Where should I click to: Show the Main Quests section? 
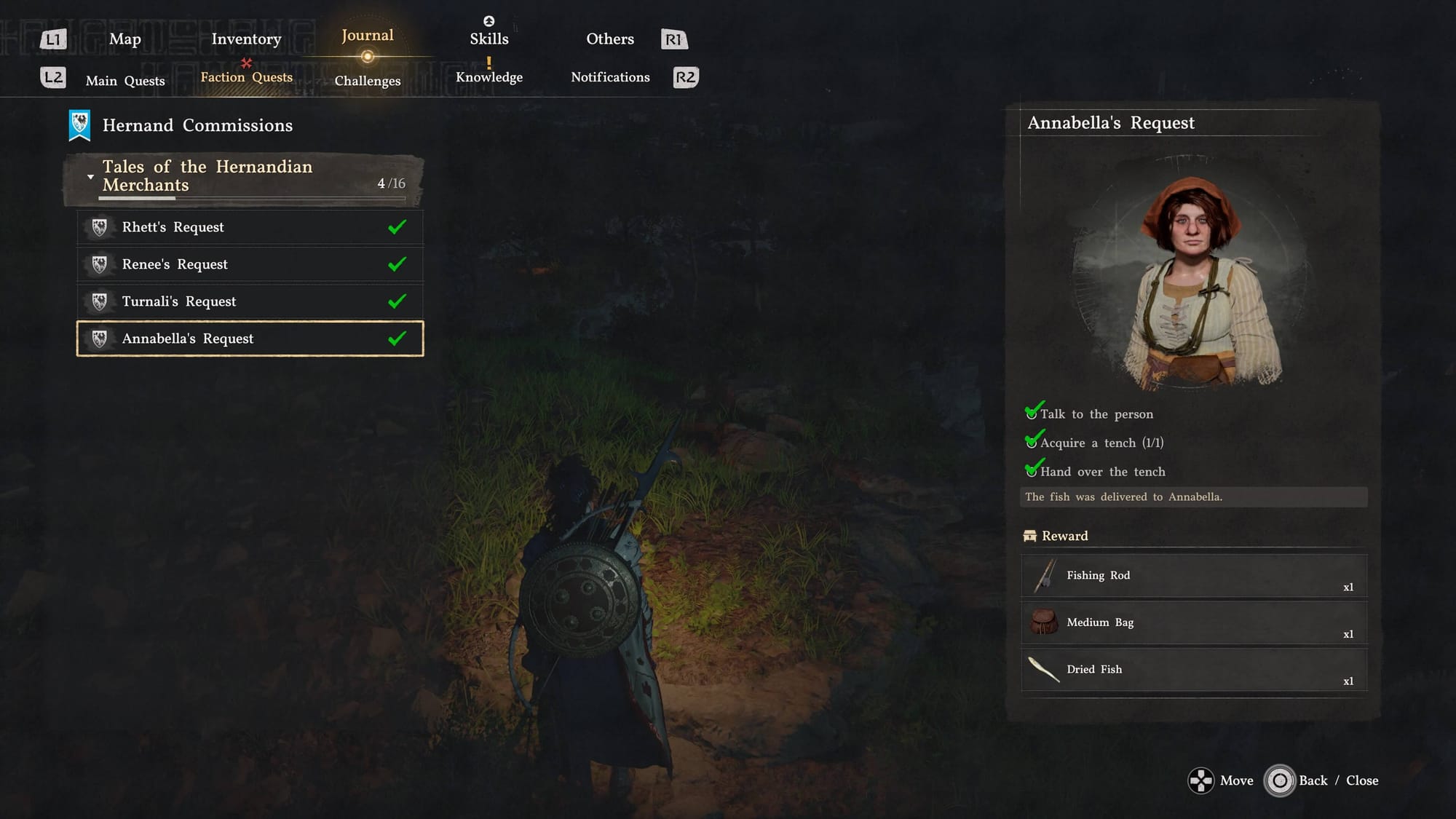125,81
